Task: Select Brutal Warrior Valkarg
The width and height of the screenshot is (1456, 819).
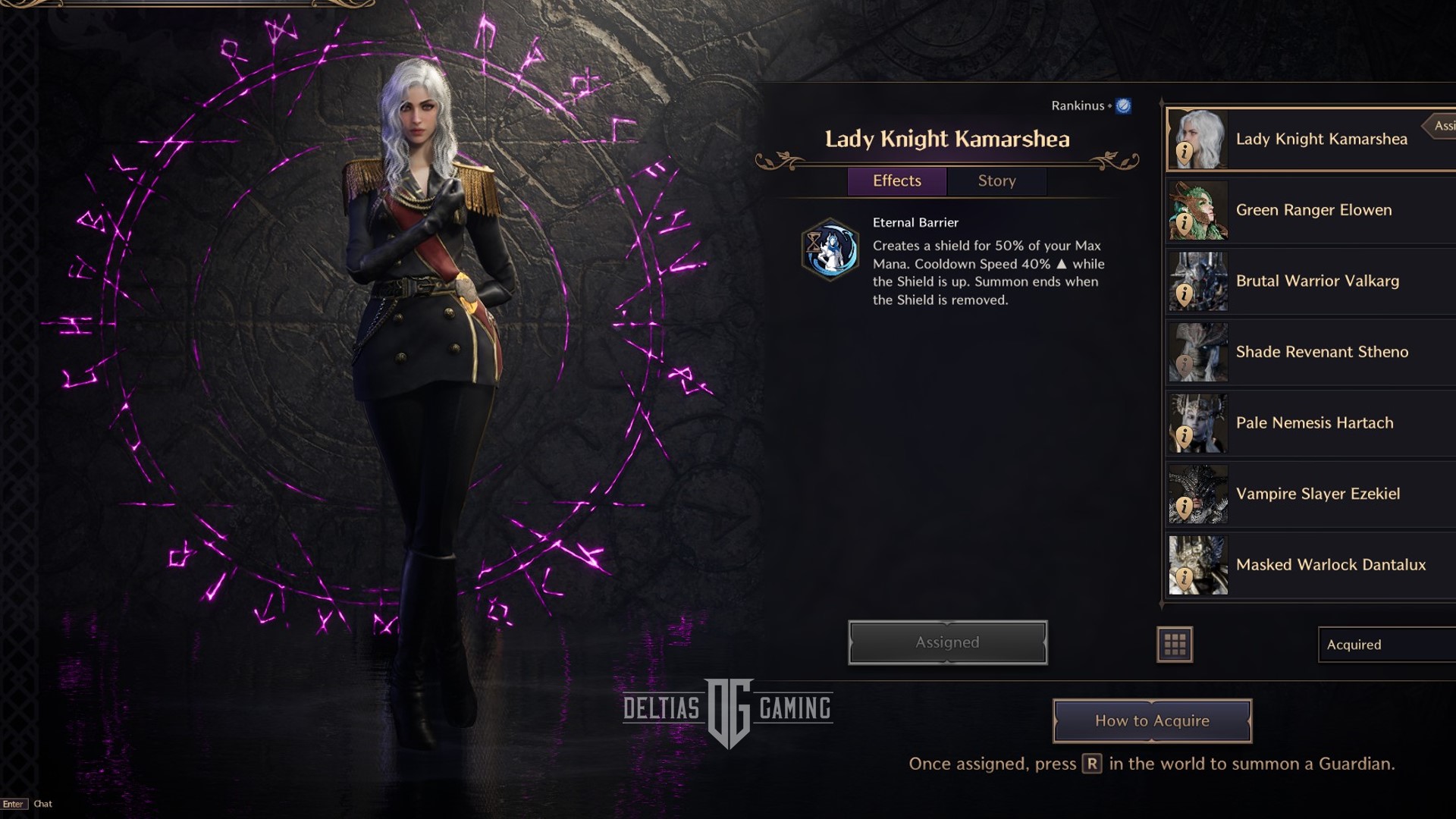Action: click(1317, 281)
